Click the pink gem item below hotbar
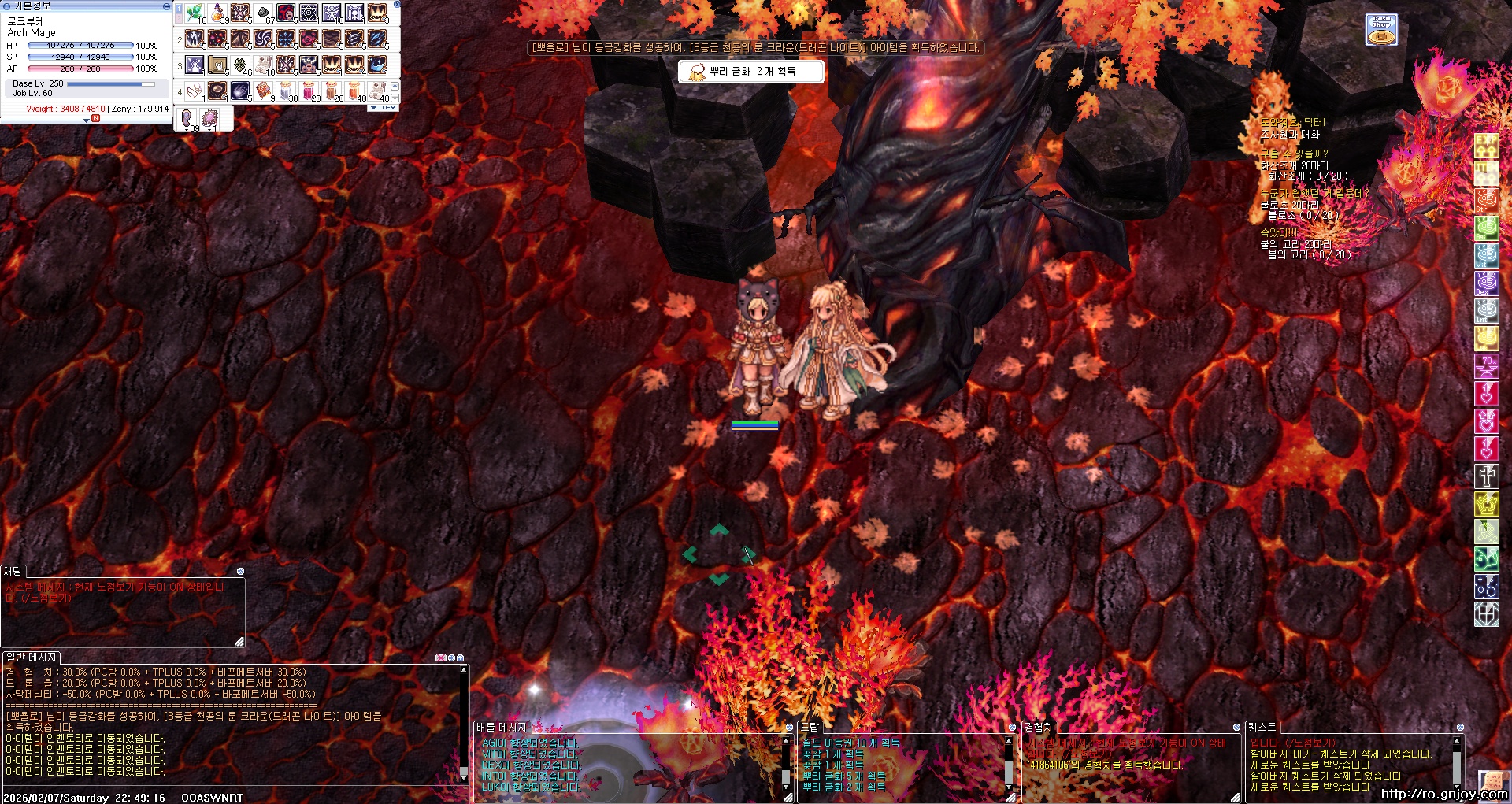Image resolution: width=1512 pixels, height=804 pixels. click(209, 118)
